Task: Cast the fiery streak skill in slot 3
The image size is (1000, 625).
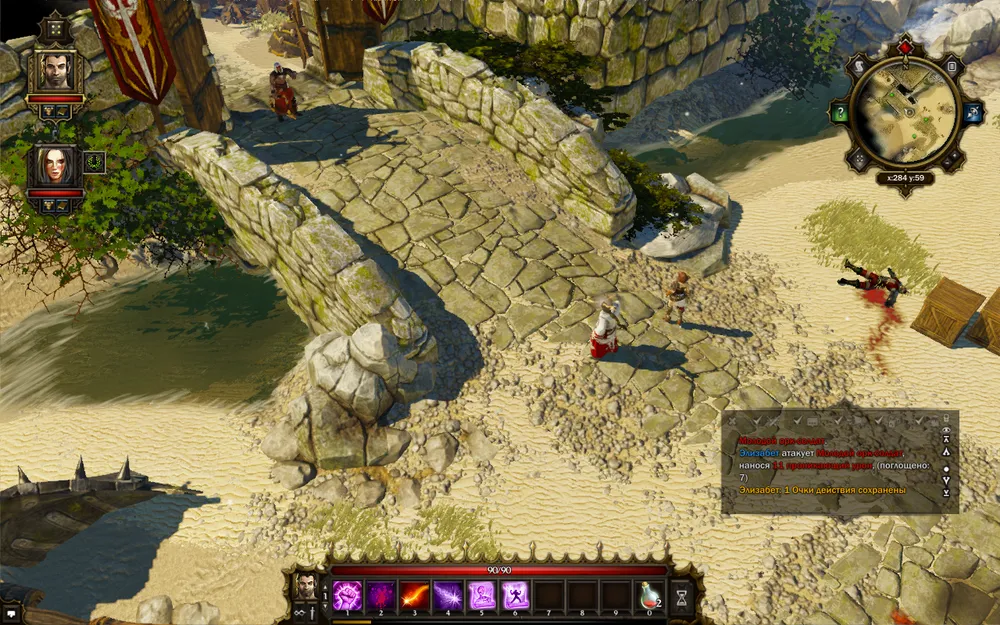Action: (414, 594)
